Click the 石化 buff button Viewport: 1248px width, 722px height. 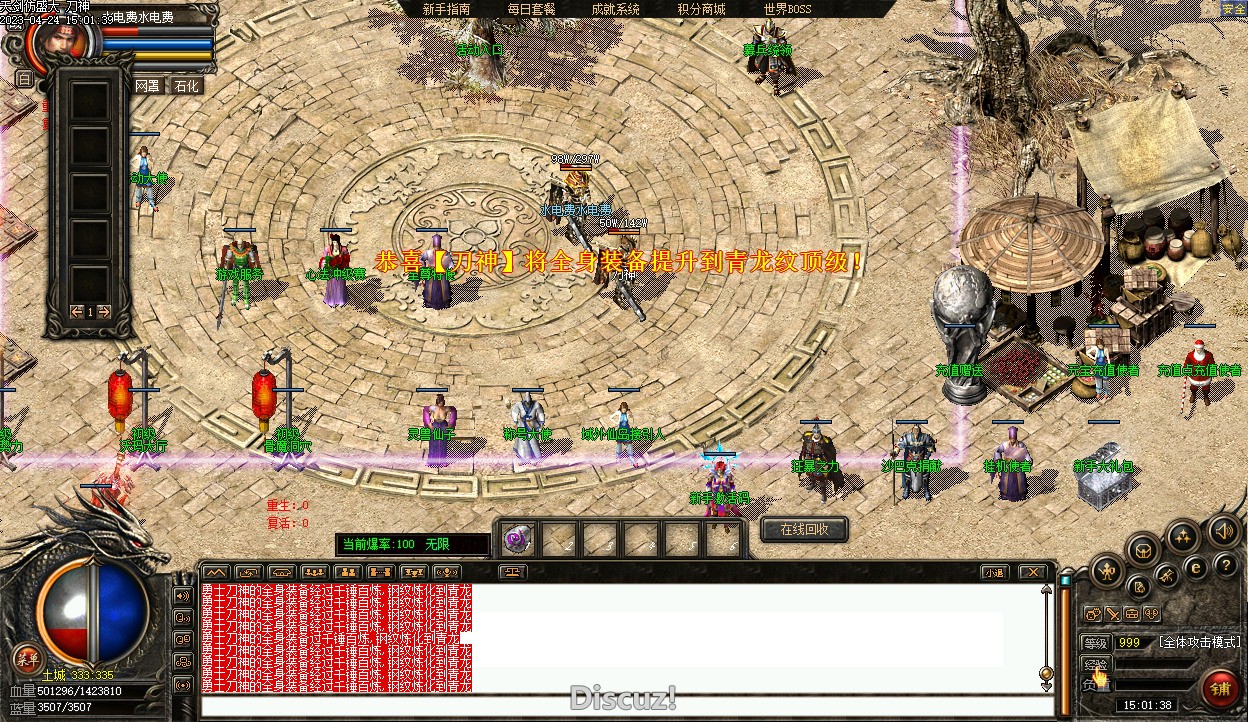click(x=186, y=86)
